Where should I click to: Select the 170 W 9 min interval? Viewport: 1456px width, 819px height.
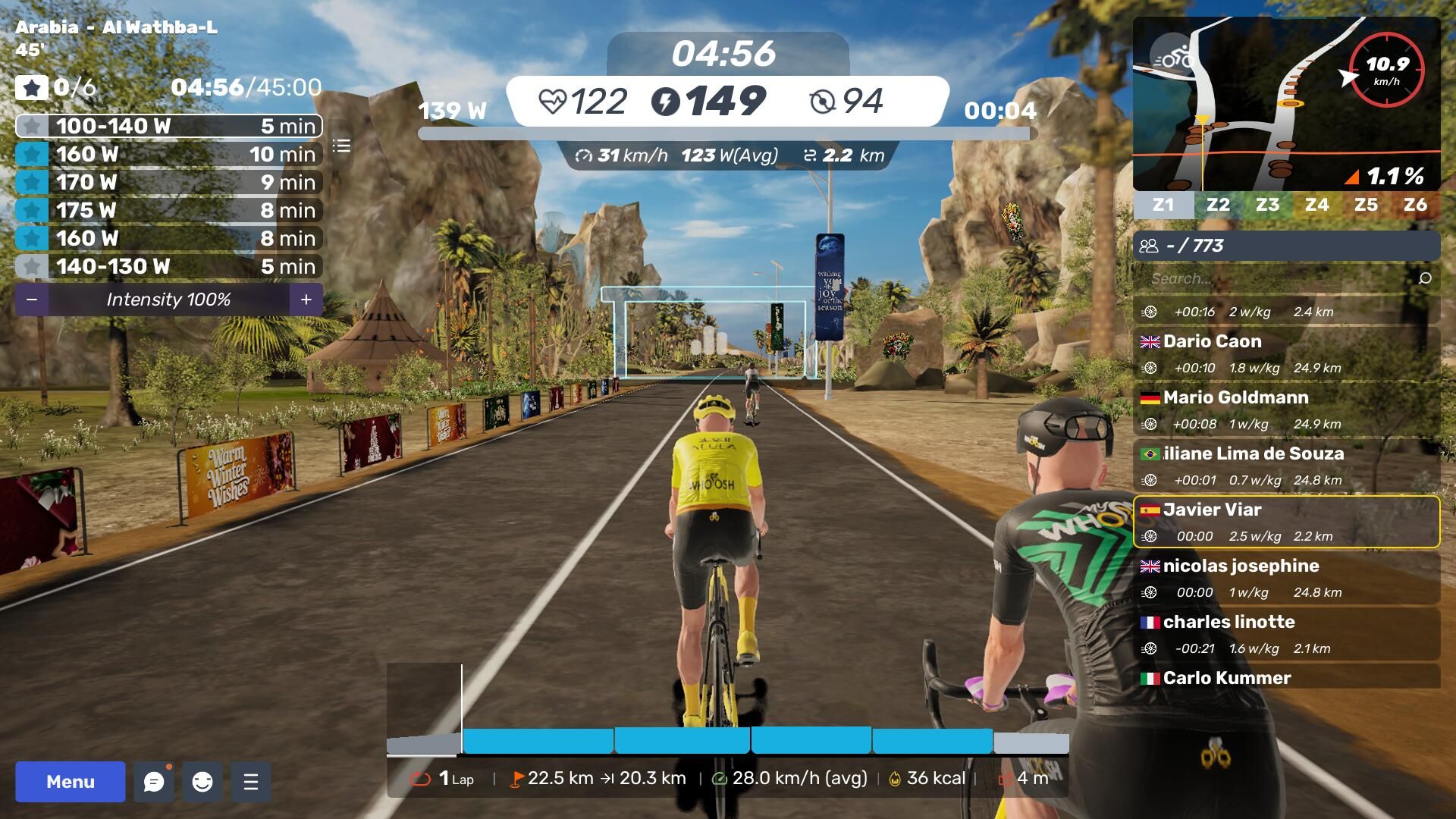point(169,182)
